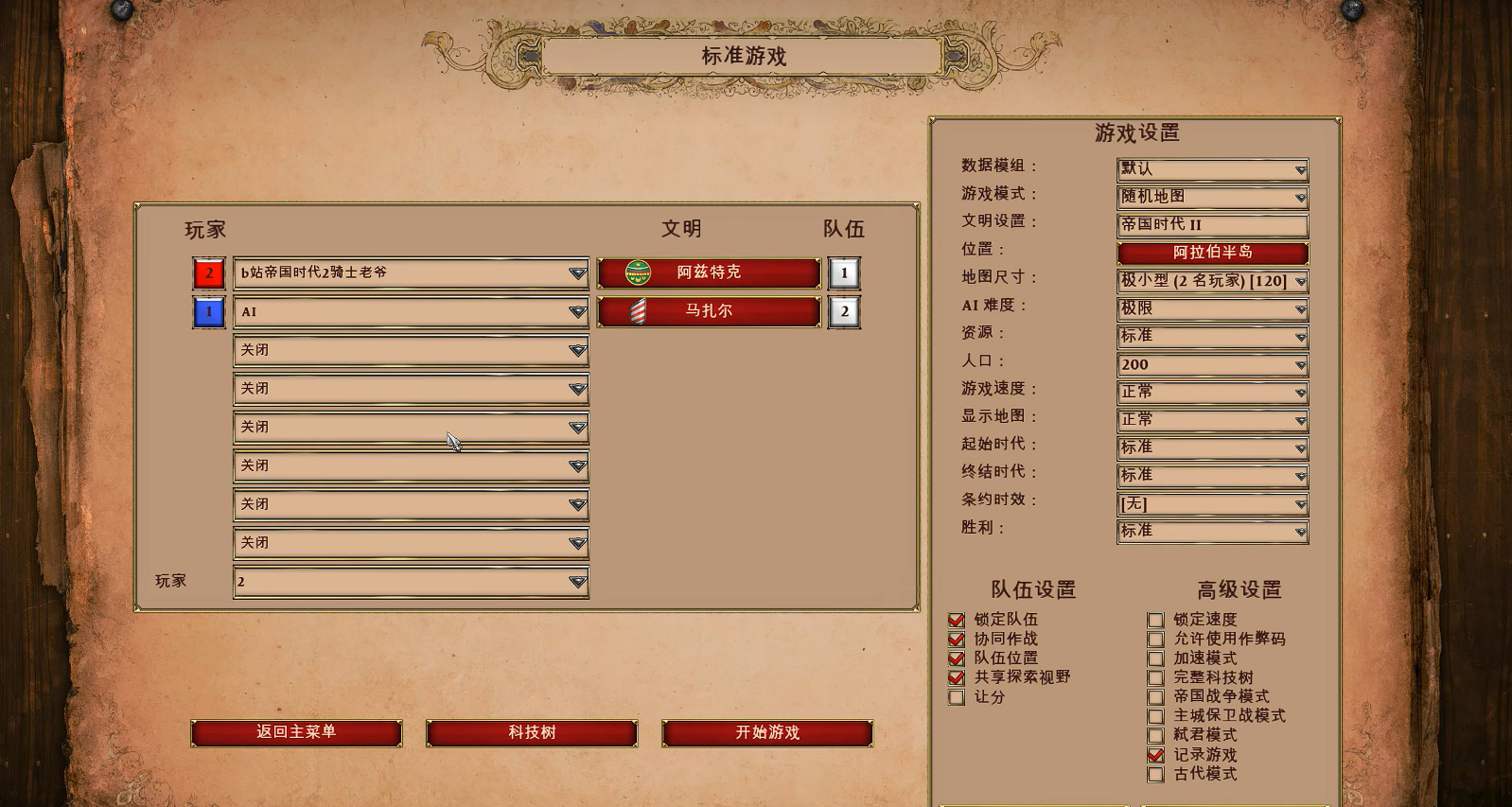
Task: Select team slot "1" for the first player
Action: coord(842,272)
